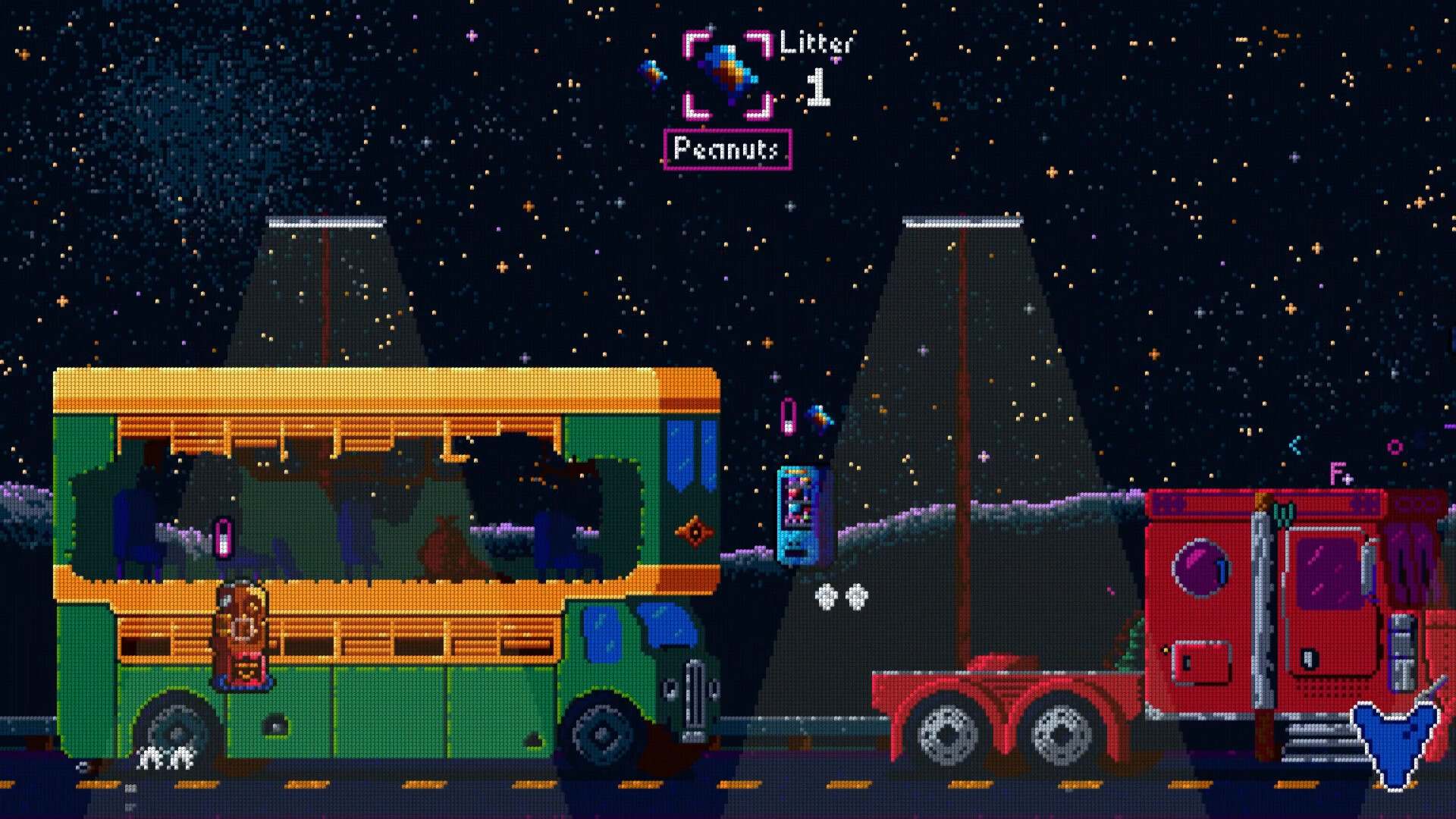
Task: Click the left streetlamp above the bus
Action: pos(326,222)
